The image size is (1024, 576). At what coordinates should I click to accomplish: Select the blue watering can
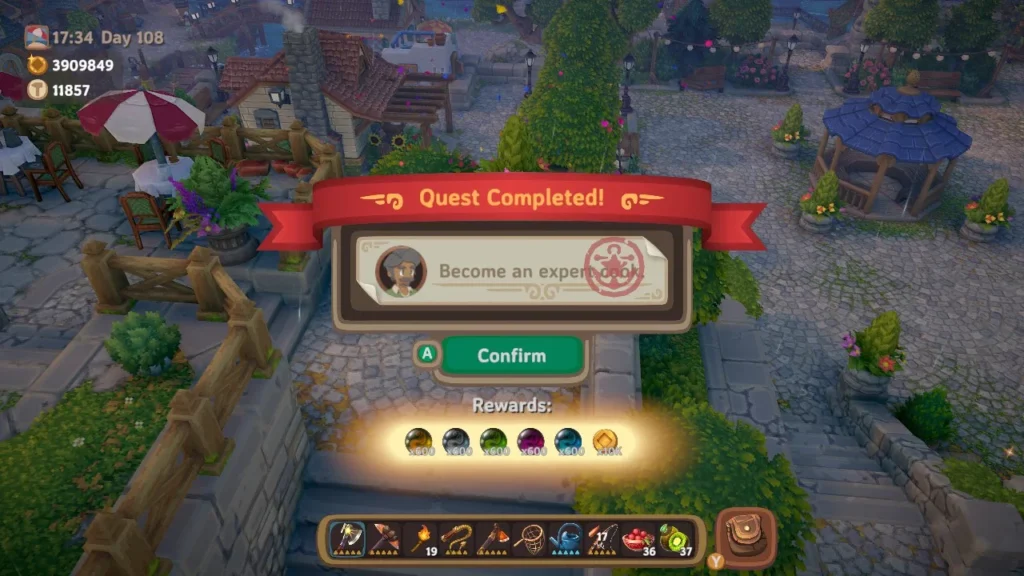[567, 540]
